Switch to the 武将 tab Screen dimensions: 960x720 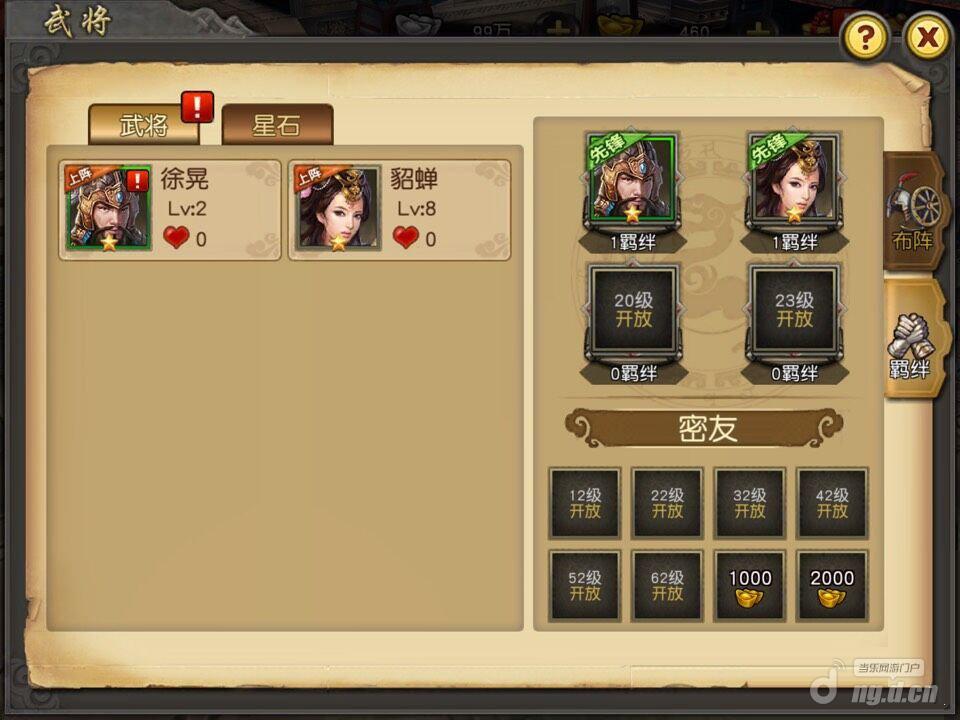point(143,126)
